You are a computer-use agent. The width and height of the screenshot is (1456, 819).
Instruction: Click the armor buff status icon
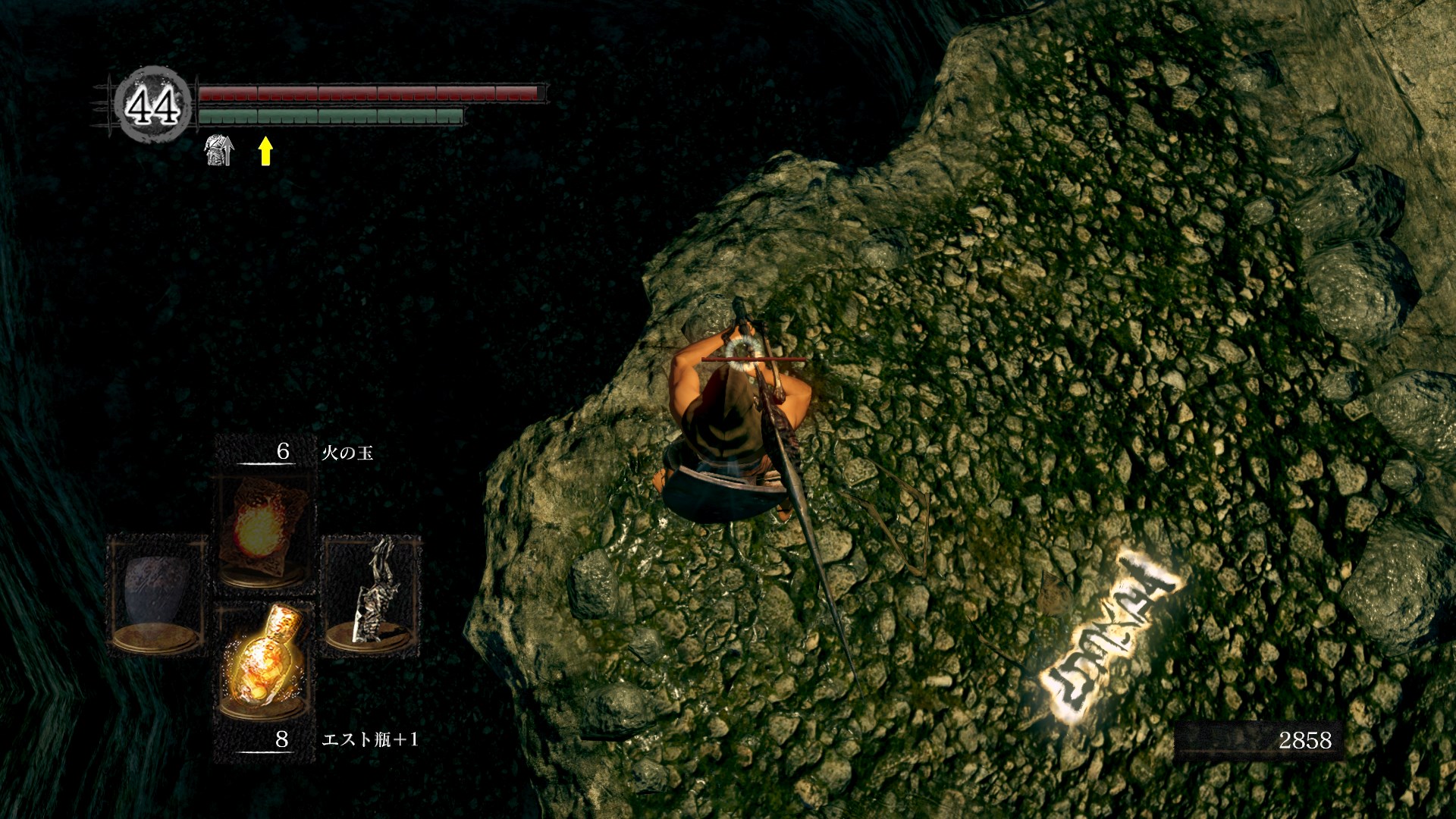pyautogui.click(x=219, y=150)
